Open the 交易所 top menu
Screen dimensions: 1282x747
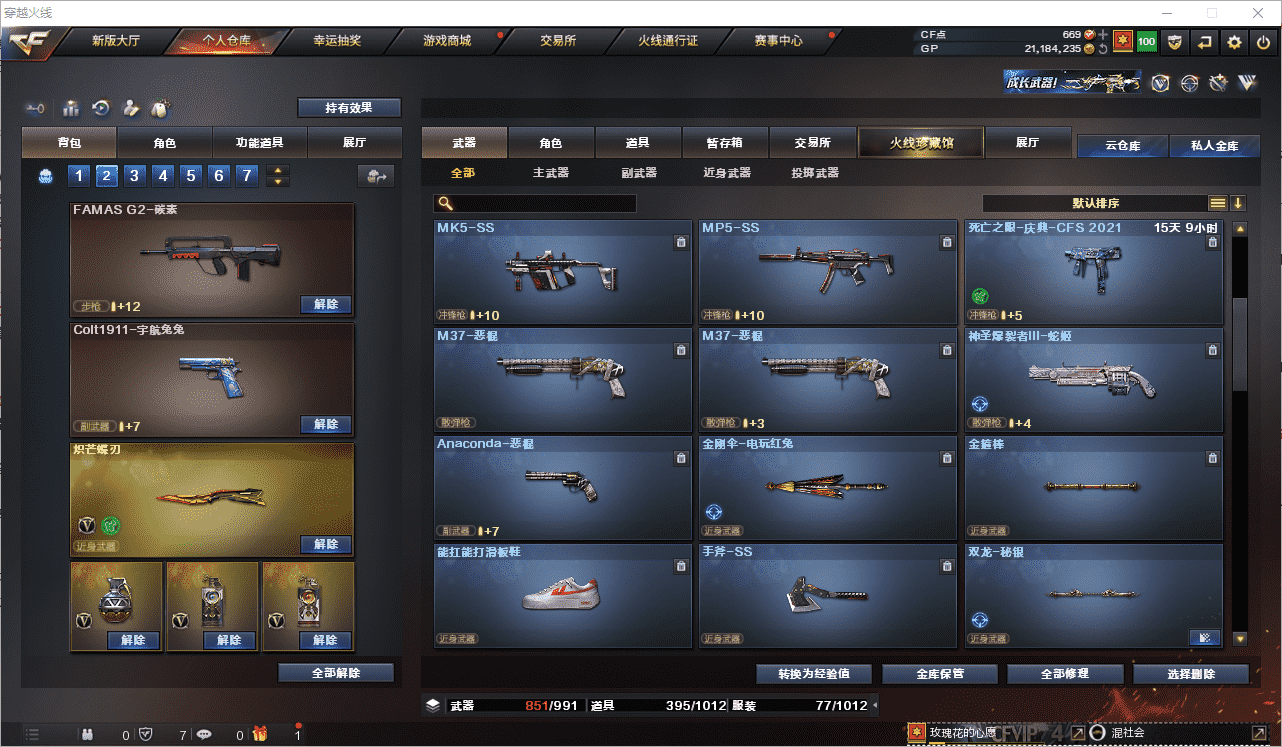(x=558, y=41)
